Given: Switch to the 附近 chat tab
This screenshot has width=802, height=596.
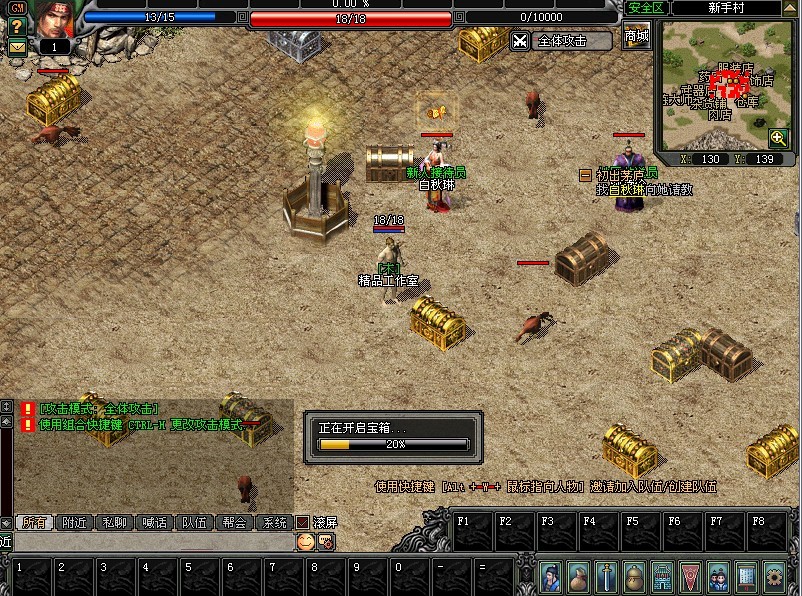Looking at the screenshot, I should point(75,522).
